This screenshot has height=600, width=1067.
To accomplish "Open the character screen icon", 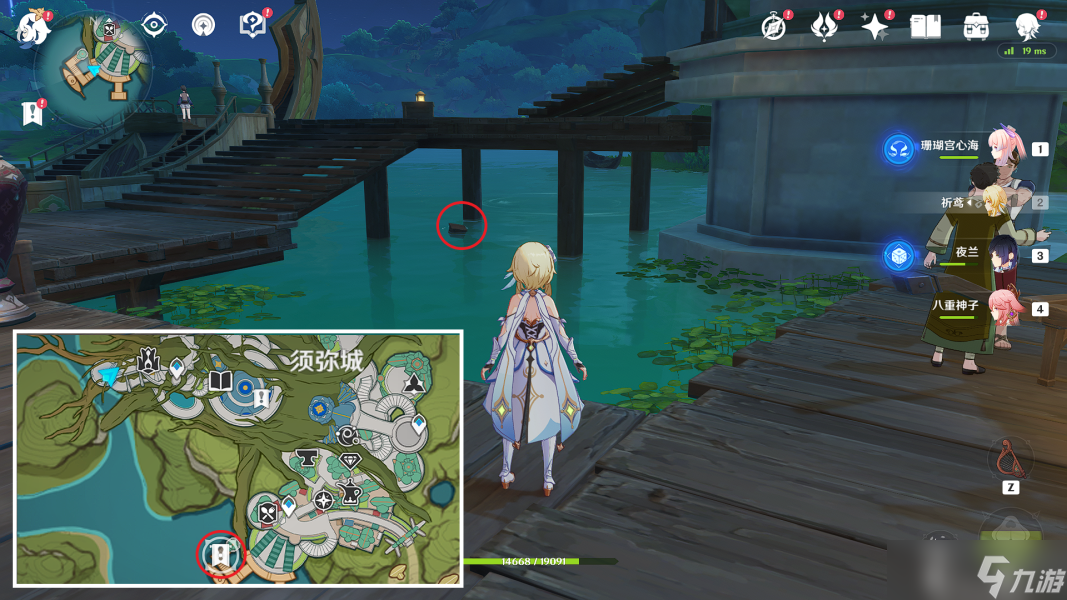I will [x=1026, y=25].
